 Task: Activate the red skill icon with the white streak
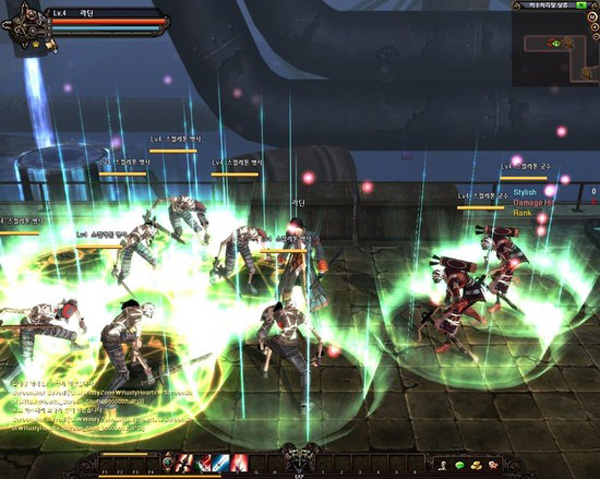(x=240, y=463)
